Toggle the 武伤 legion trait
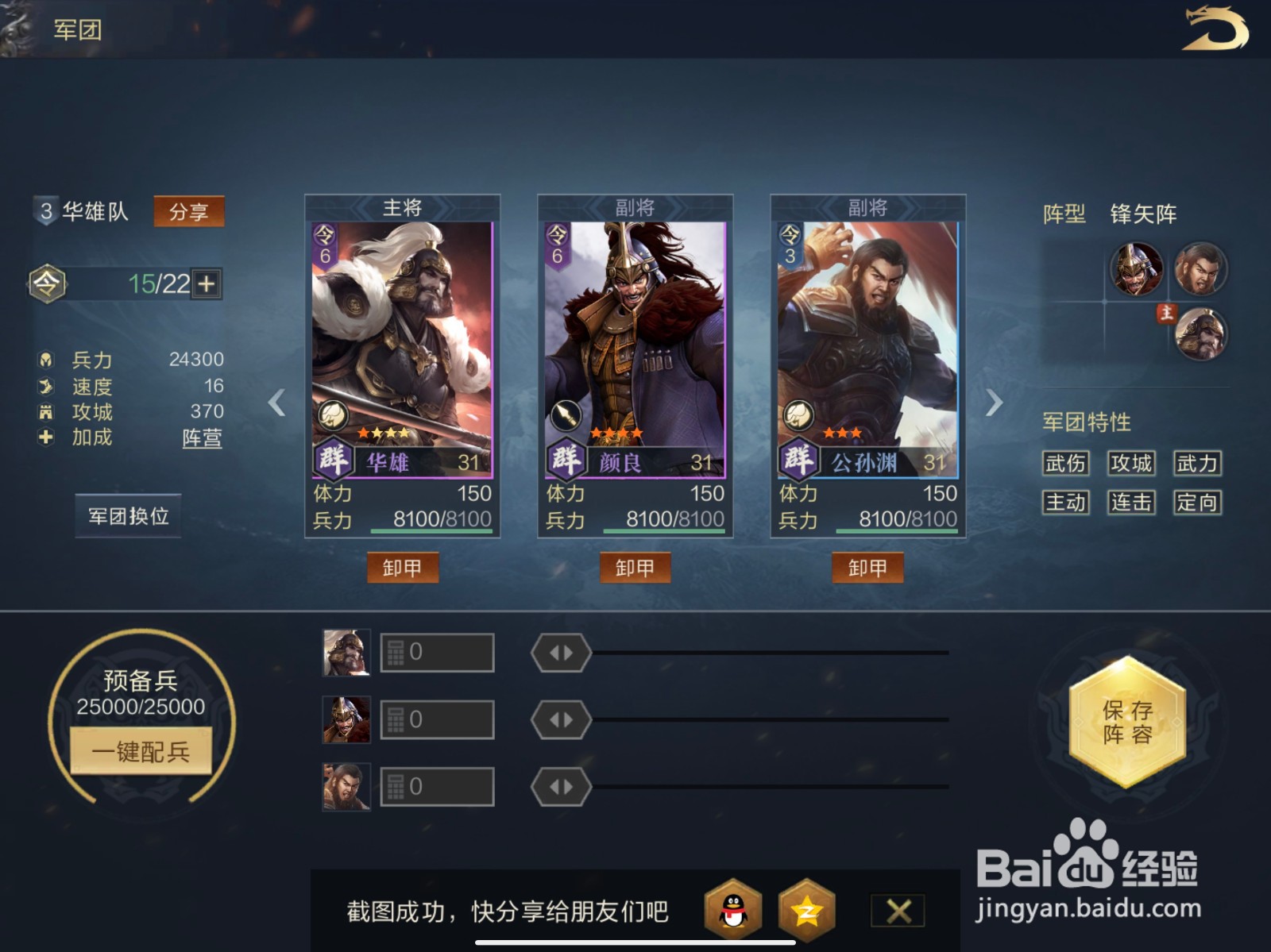The height and width of the screenshot is (952, 1271). pos(1065,464)
